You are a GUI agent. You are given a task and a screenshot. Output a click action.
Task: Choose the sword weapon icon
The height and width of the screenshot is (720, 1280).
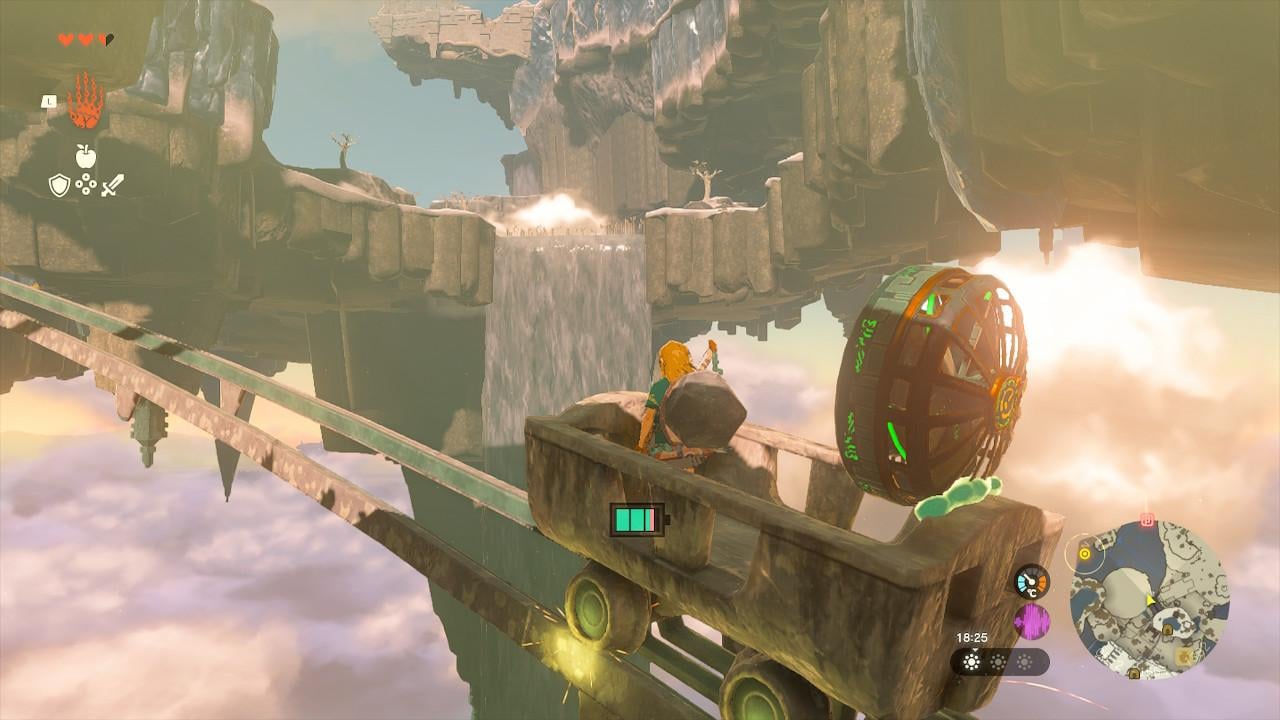pyautogui.click(x=112, y=184)
